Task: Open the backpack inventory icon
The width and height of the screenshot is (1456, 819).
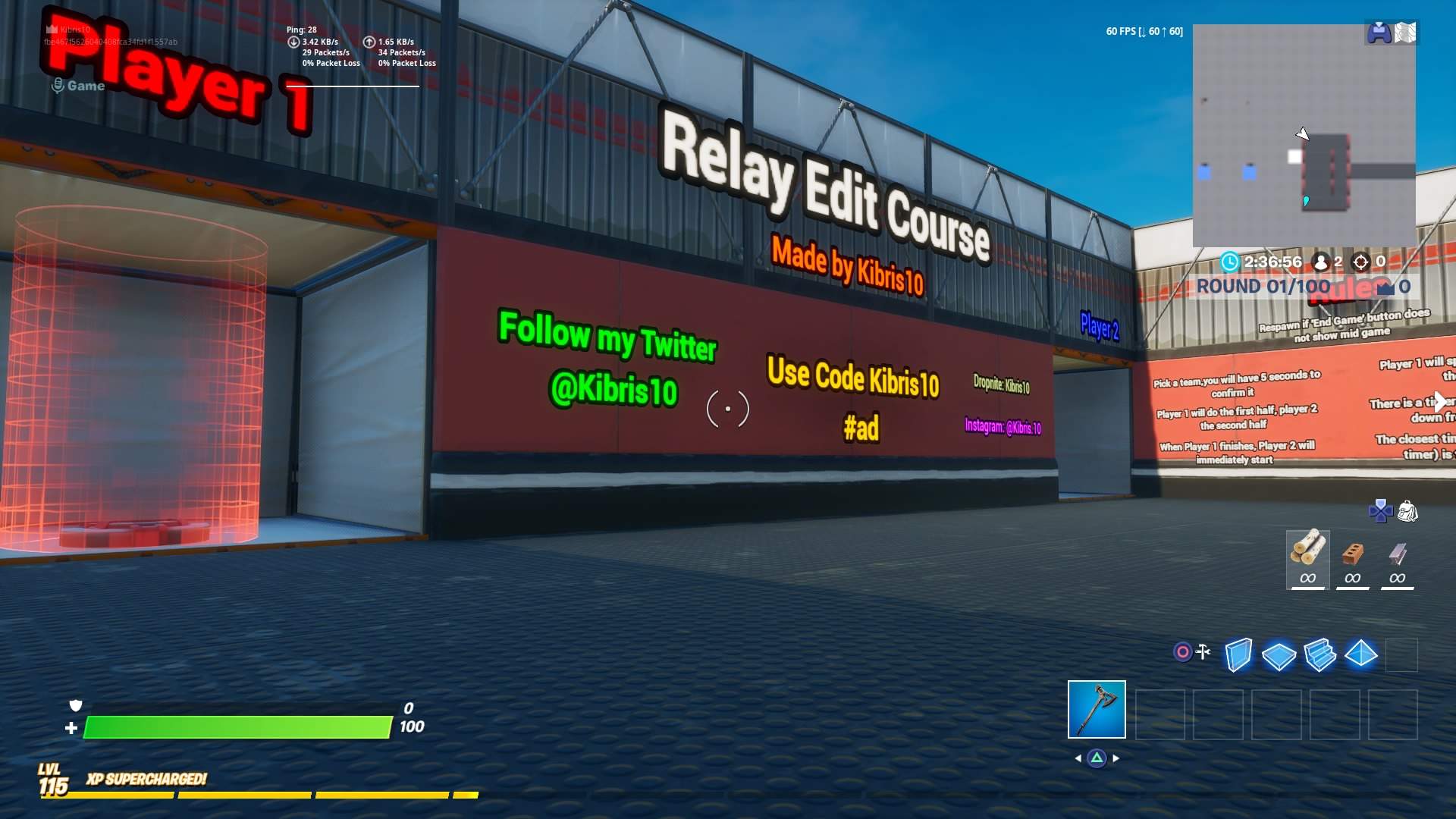Action: 1408,512
